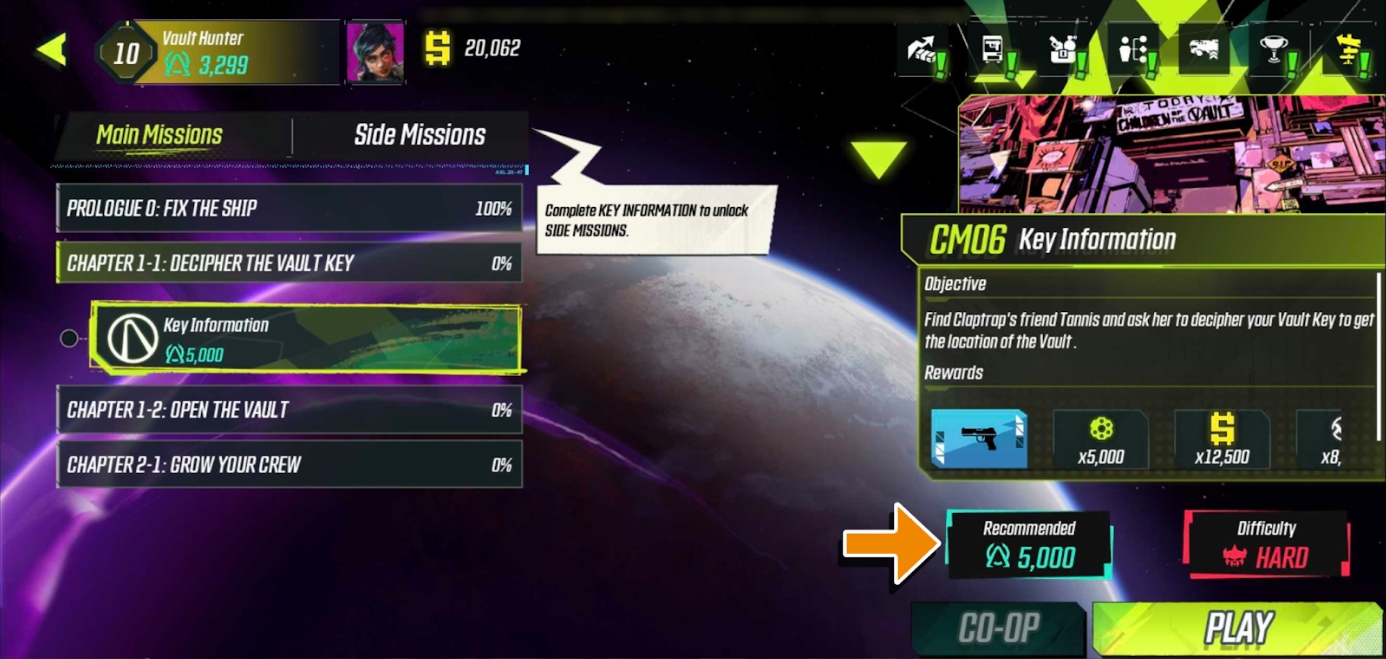This screenshot has height=659, width=1386.
Task: Switch to the Main Missions tab
Action: click(160, 135)
